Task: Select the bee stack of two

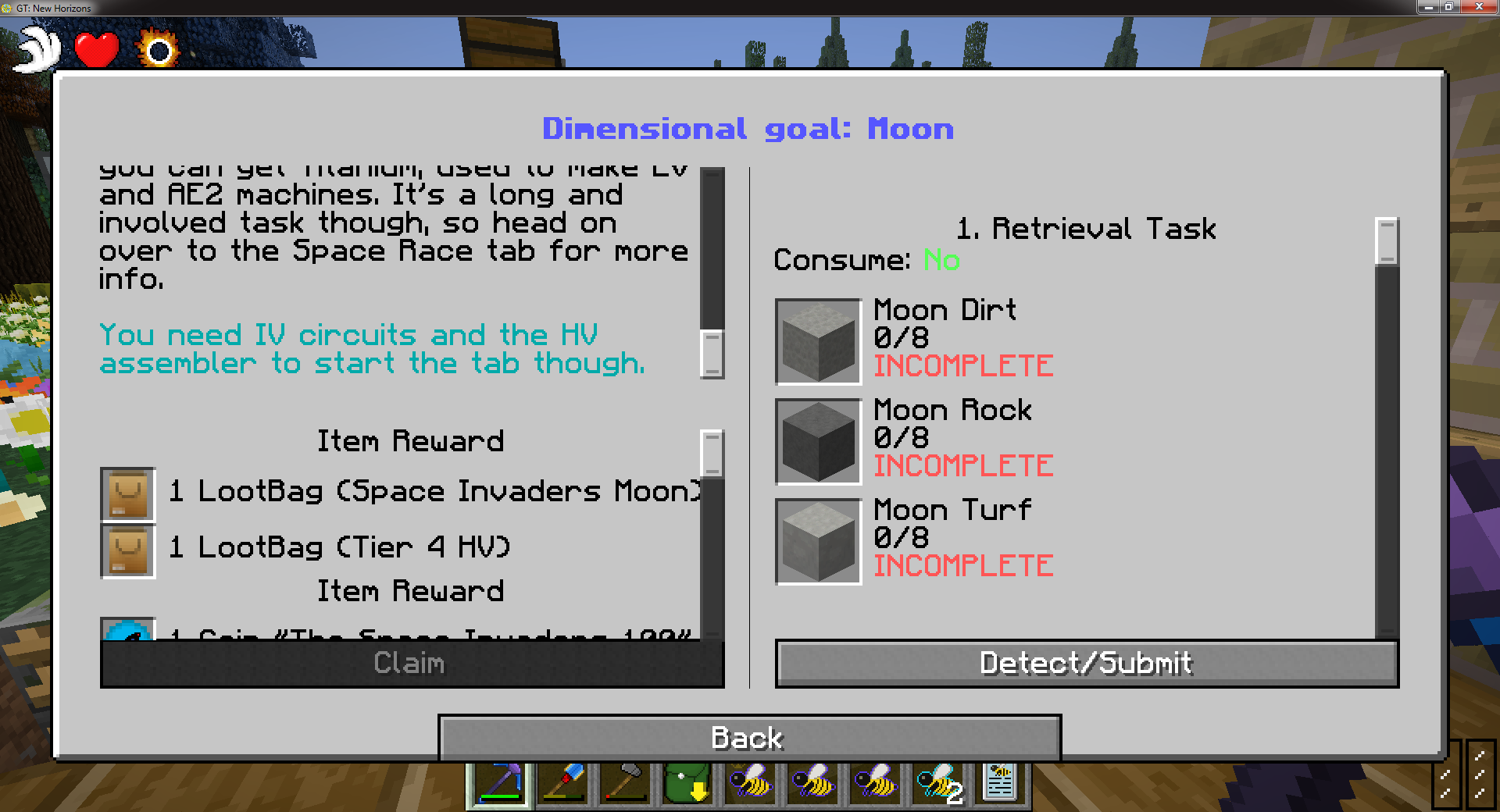Action: pyautogui.click(x=937, y=783)
